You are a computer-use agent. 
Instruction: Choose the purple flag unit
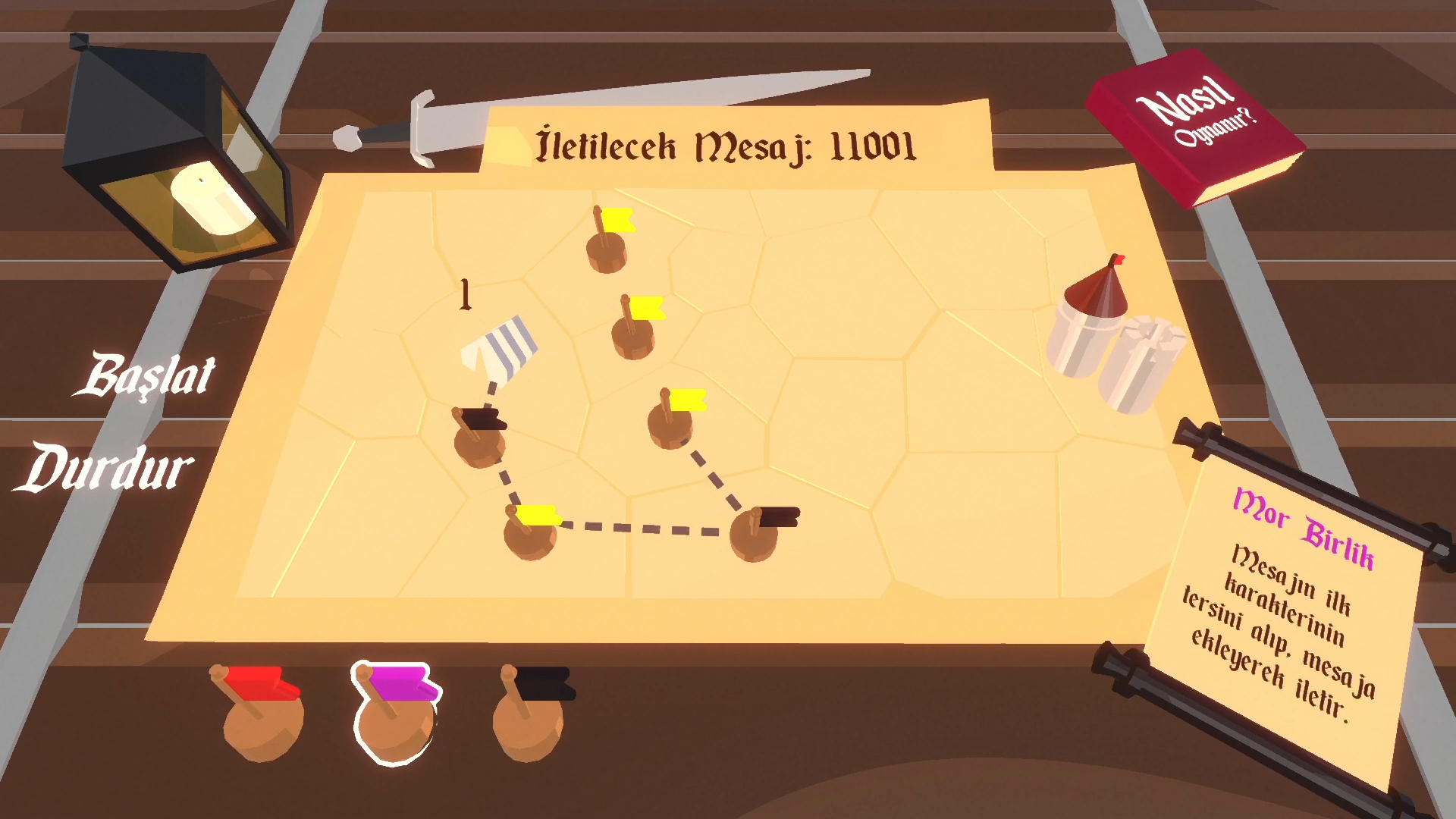pyautogui.click(x=395, y=714)
